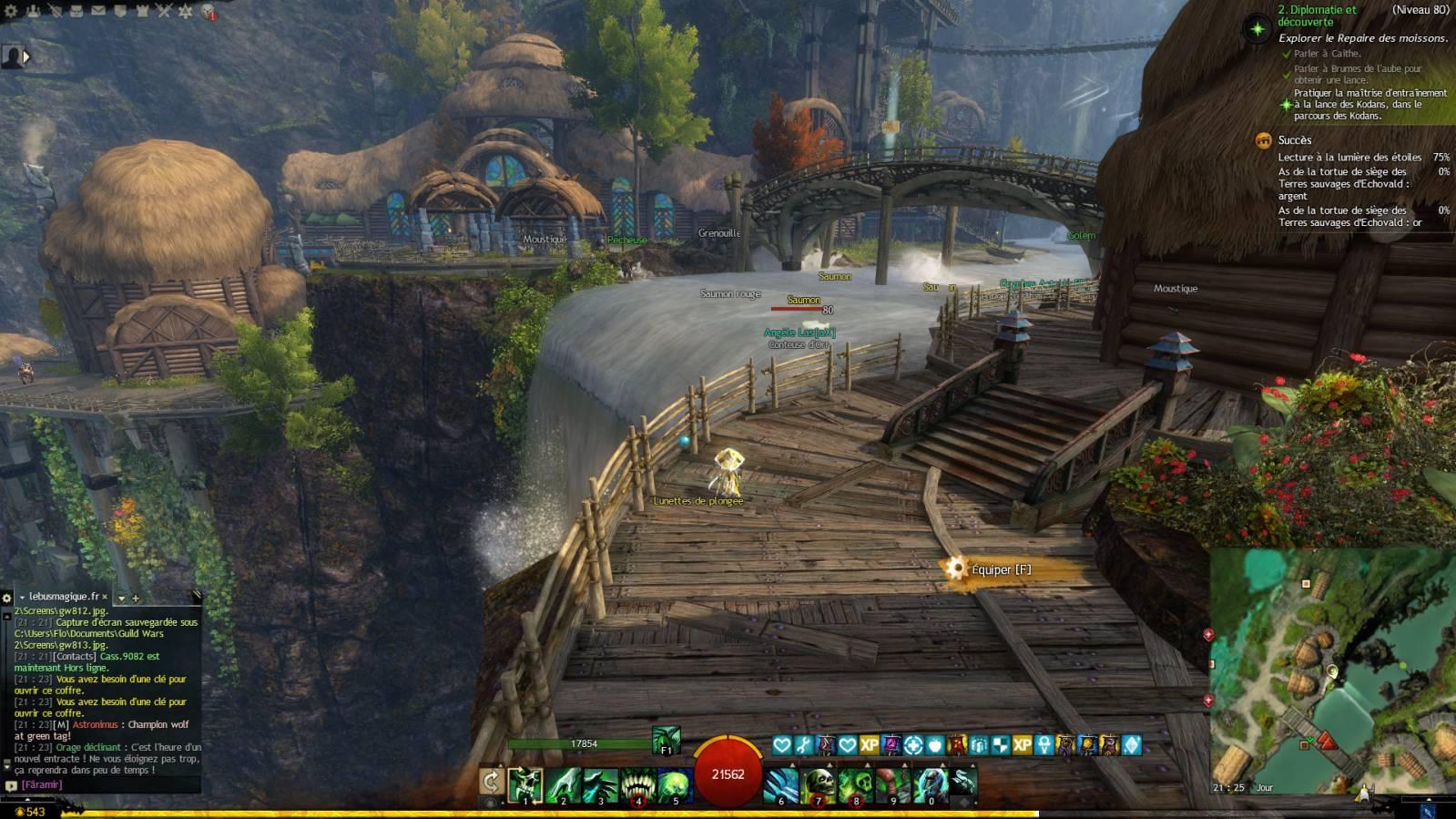Add a new chat tab
Screen dimensions: 1456x819
click(x=136, y=599)
